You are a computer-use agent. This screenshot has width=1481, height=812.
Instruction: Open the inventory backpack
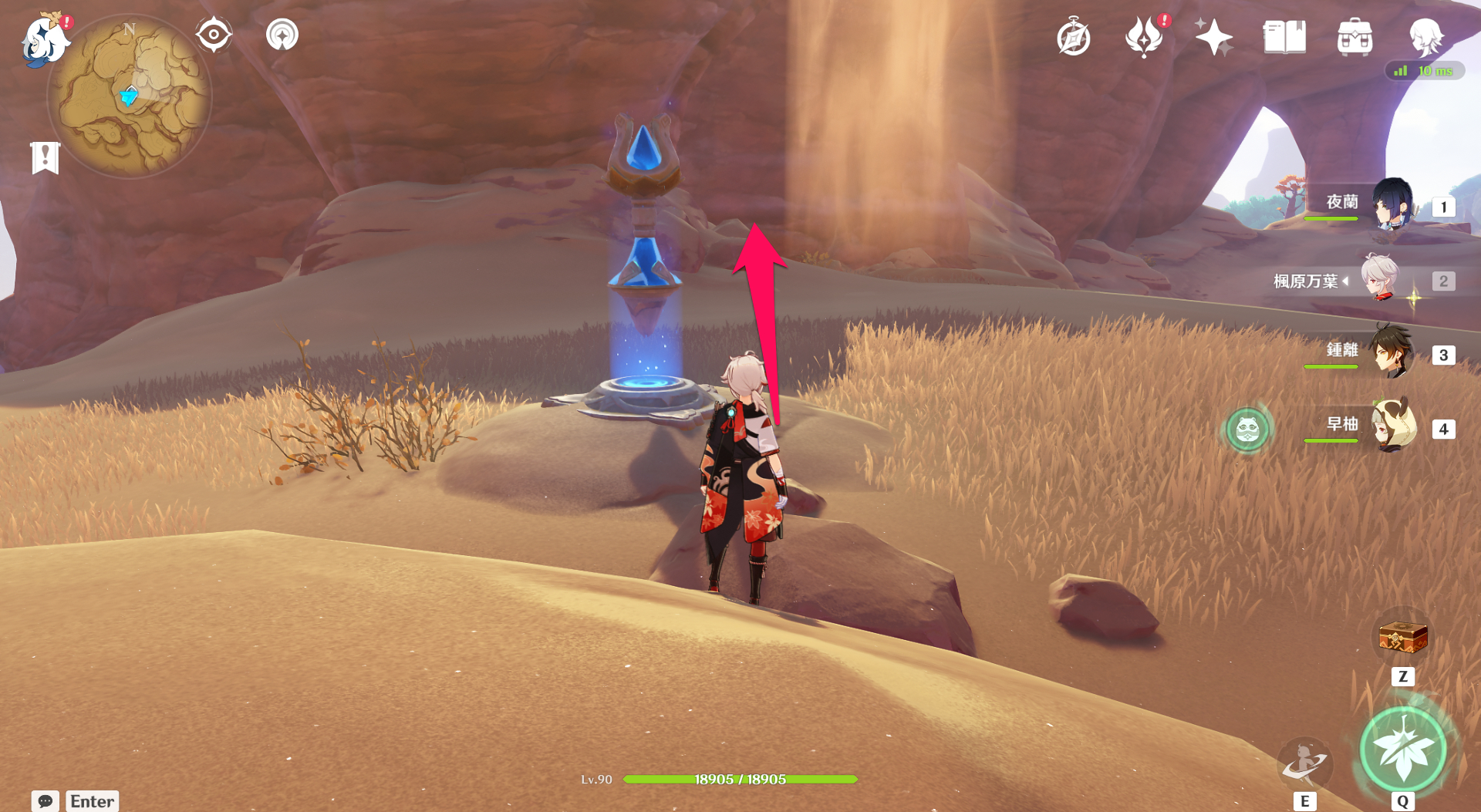1354,37
